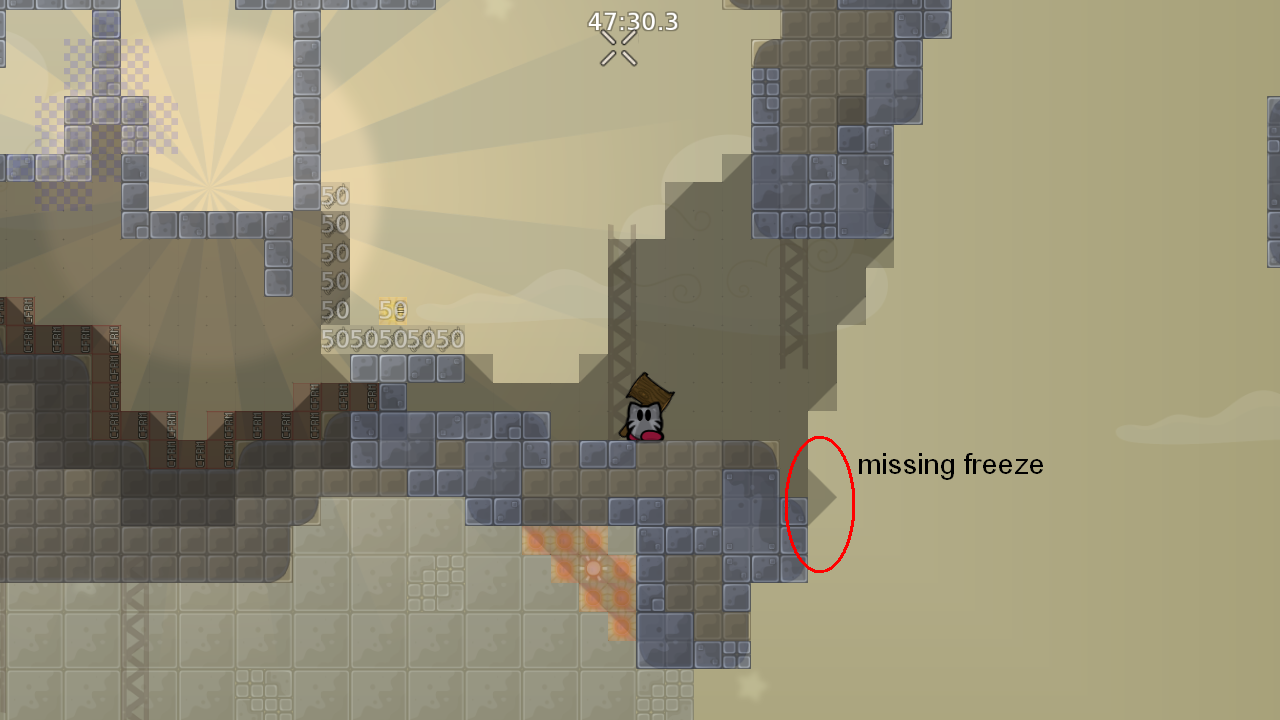Screen dimensions: 1280x720
Task: Select the crossed ninja swords pickup icon
Action: (x=617, y=47)
